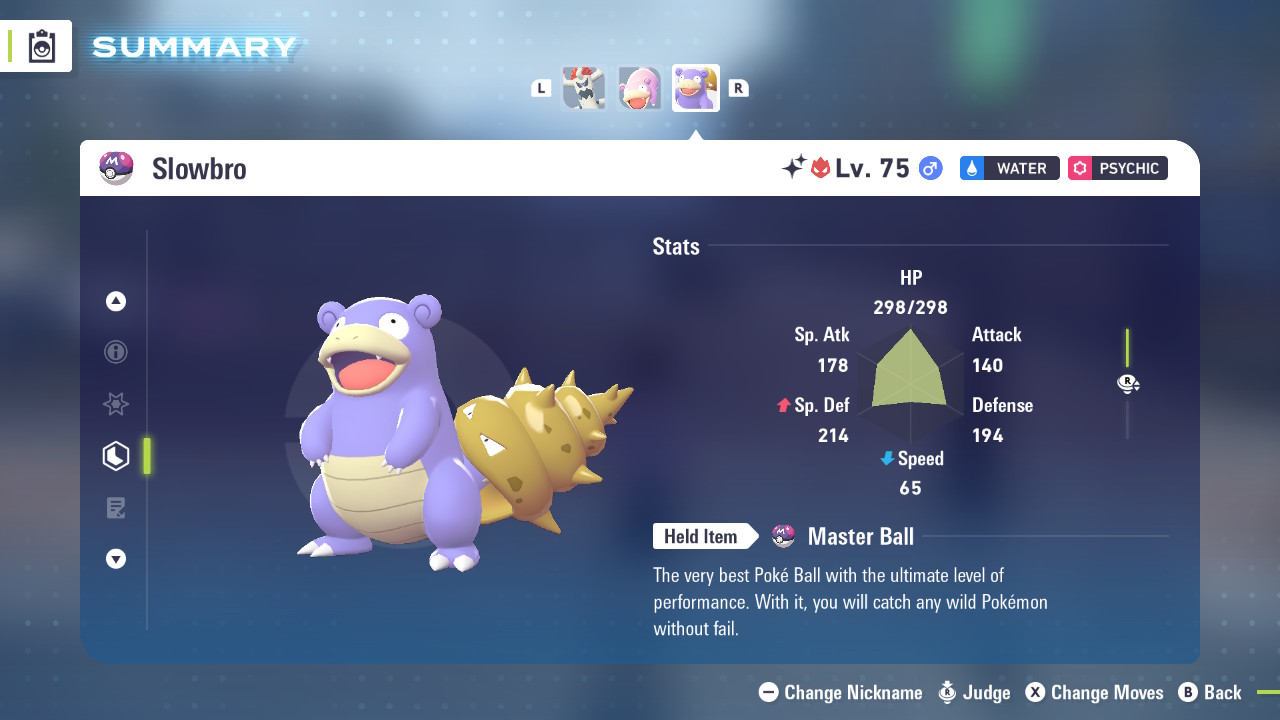Select the shiny Slowbro party thumbnail
Screen dimensions: 1280x720
[x=696, y=88]
